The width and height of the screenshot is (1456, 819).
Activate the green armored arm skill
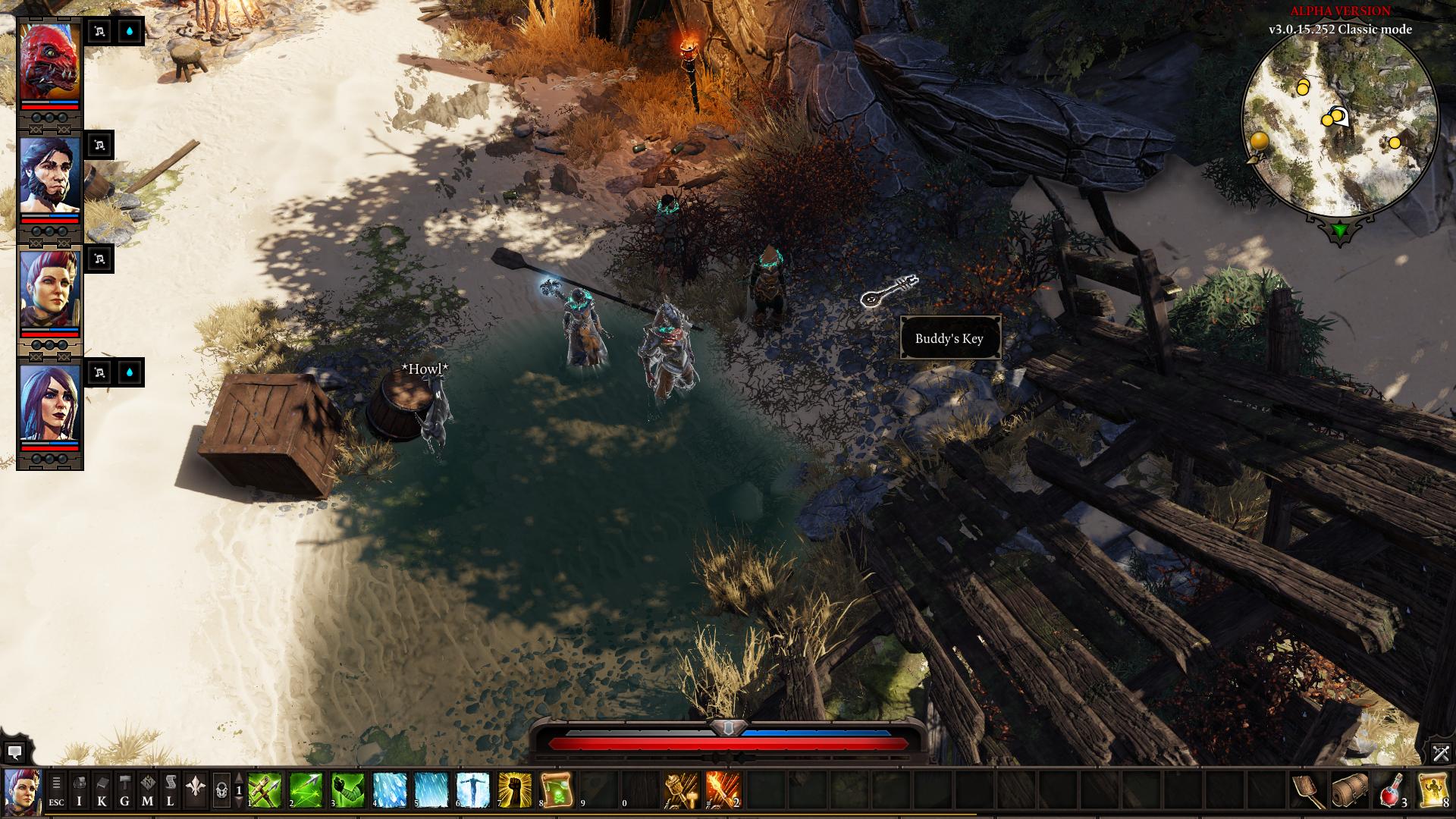coord(348,791)
